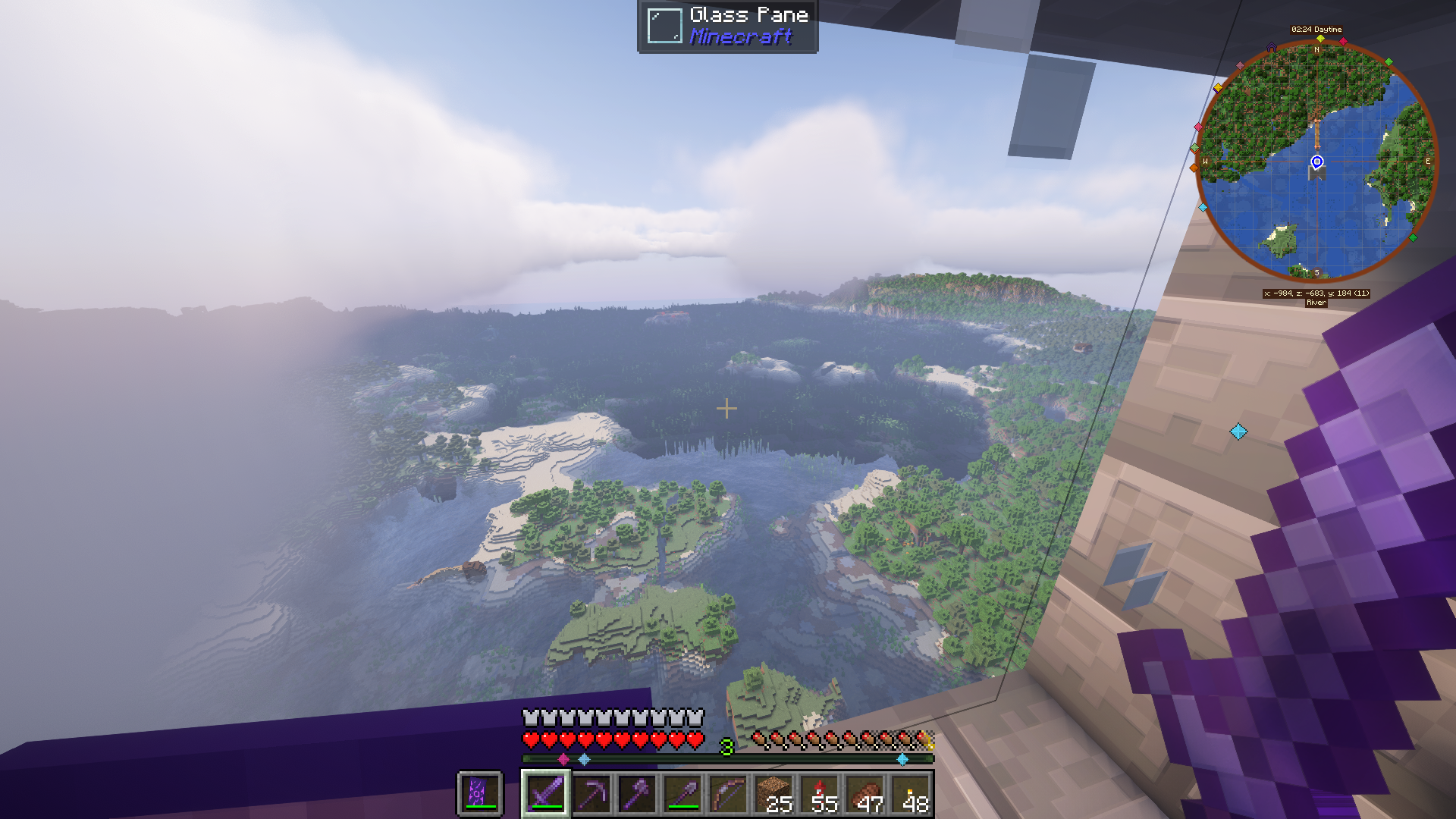1456x819 pixels.
Task: Select the dirt block stack of 25
Action: pyautogui.click(x=773, y=794)
